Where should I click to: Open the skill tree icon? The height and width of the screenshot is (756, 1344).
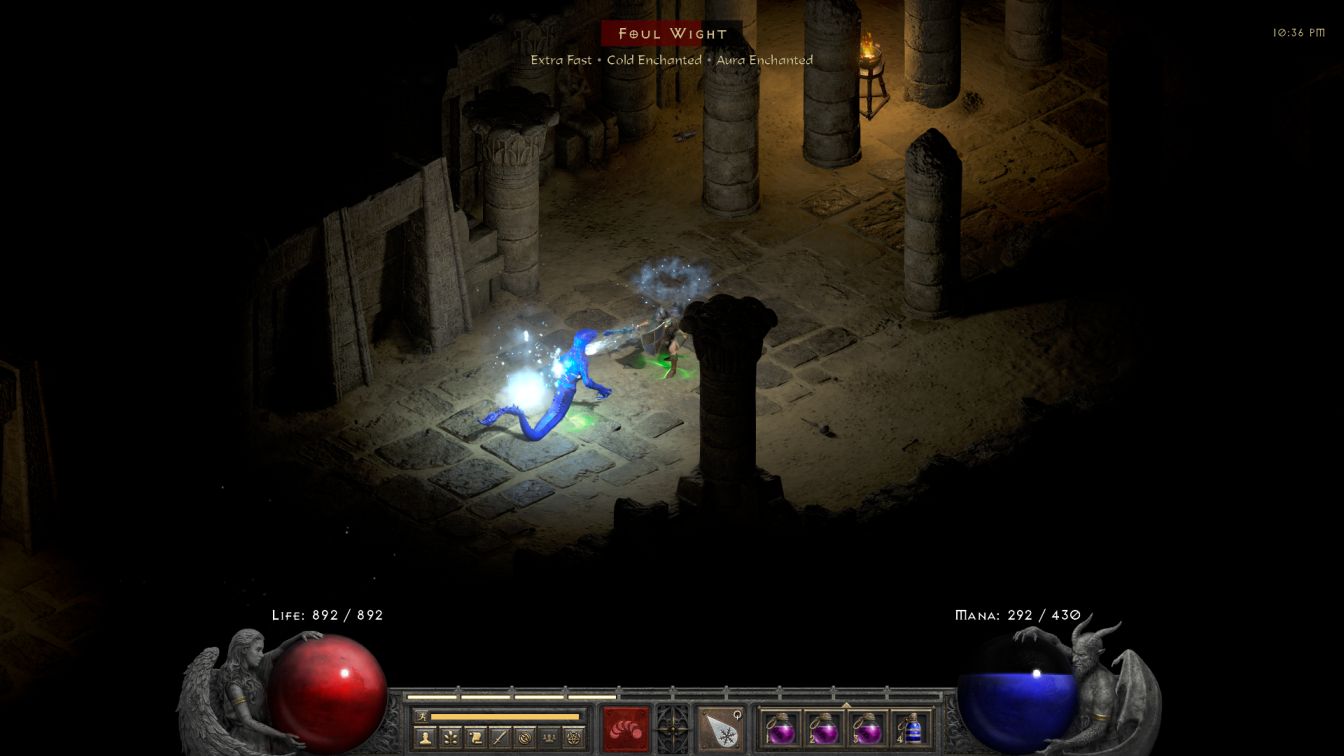(450, 738)
